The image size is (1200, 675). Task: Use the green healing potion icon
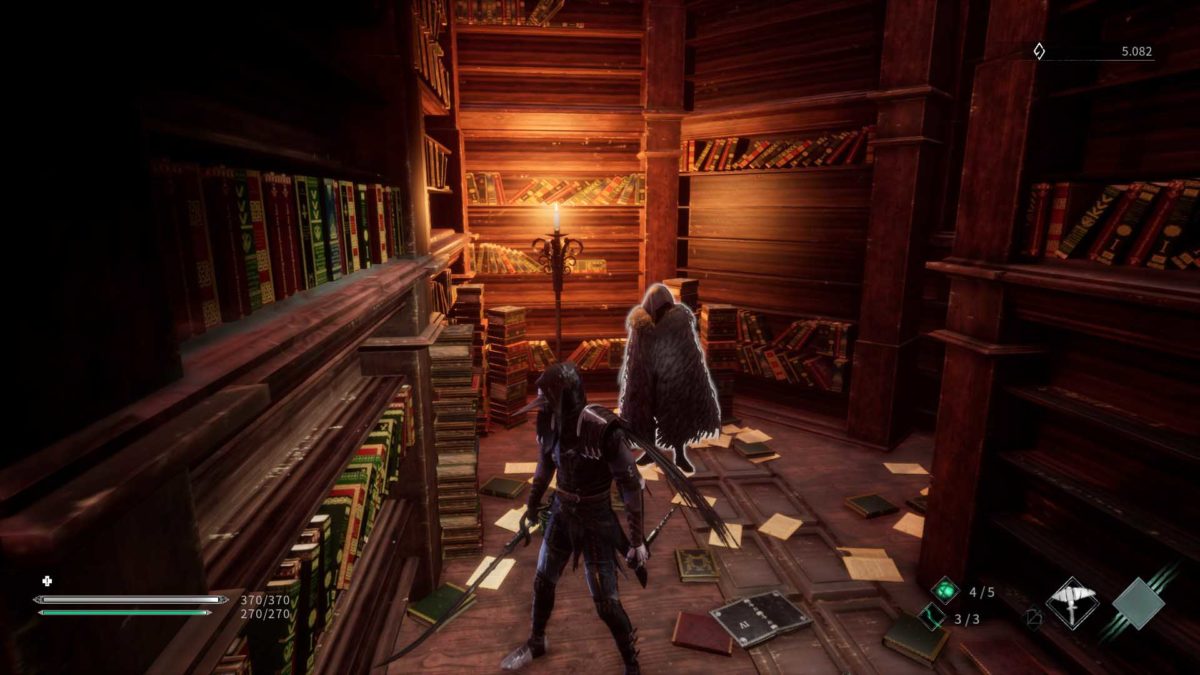pos(944,590)
